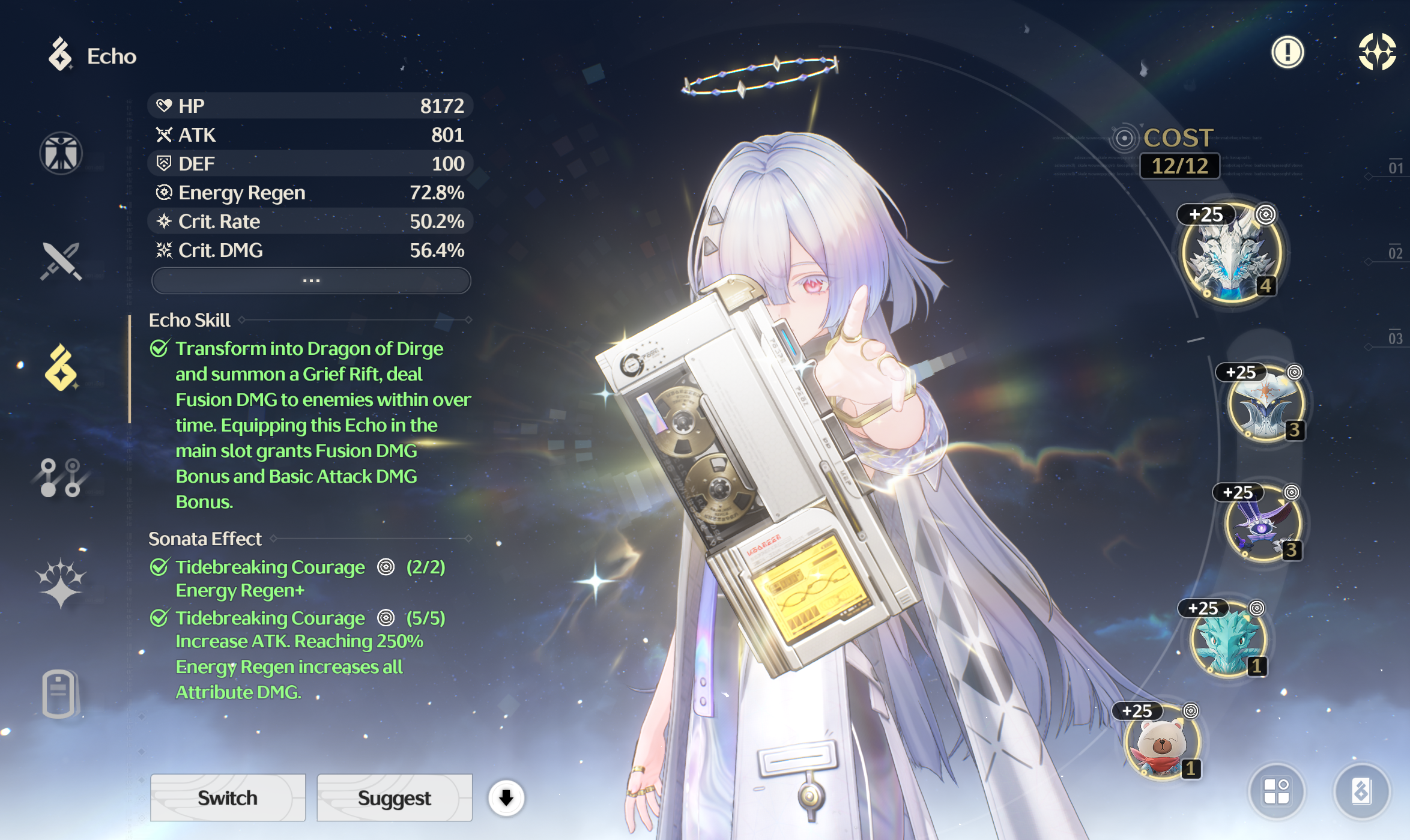Viewport: 1410px width, 840px height.
Task: Click the Switch button
Action: tap(228, 797)
